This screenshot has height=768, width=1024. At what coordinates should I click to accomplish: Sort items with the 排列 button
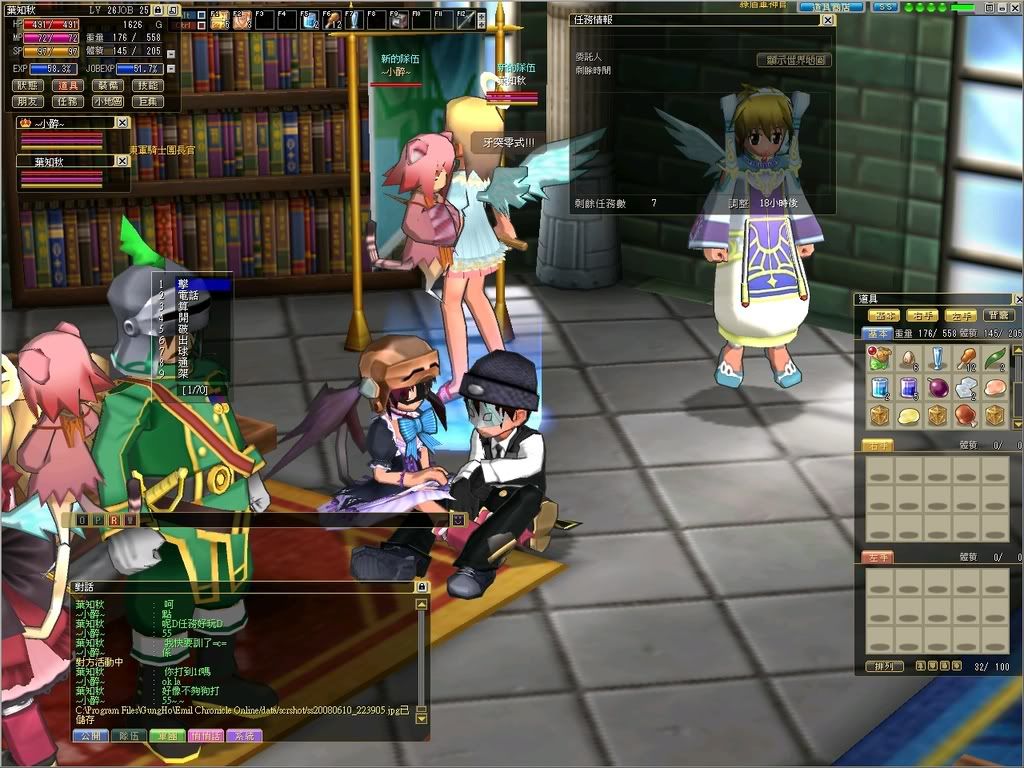[x=884, y=666]
